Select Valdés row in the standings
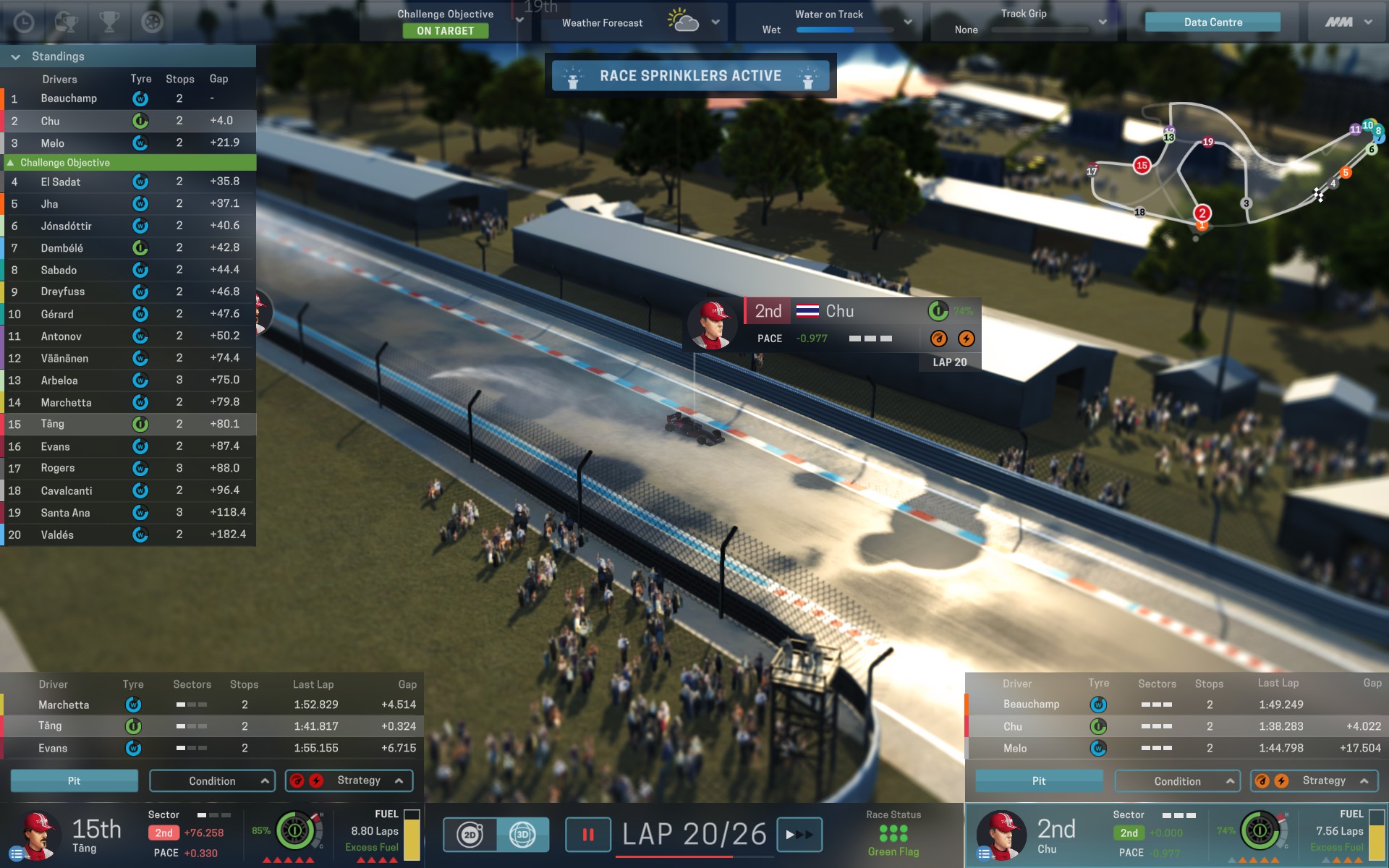Viewport: 1389px width, 868px height. click(x=57, y=535)
